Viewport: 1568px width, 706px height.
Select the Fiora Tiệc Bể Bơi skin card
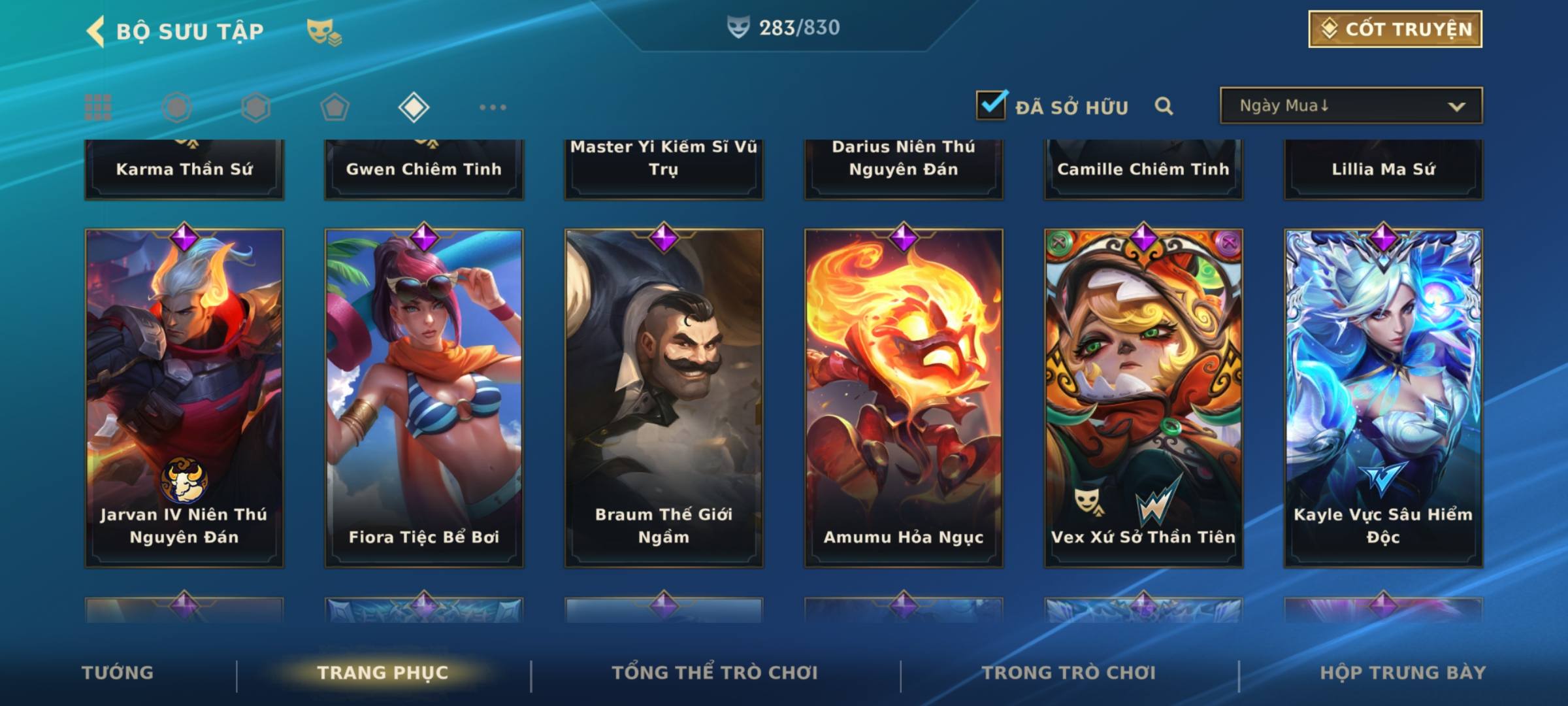click(x=424, y=397)
